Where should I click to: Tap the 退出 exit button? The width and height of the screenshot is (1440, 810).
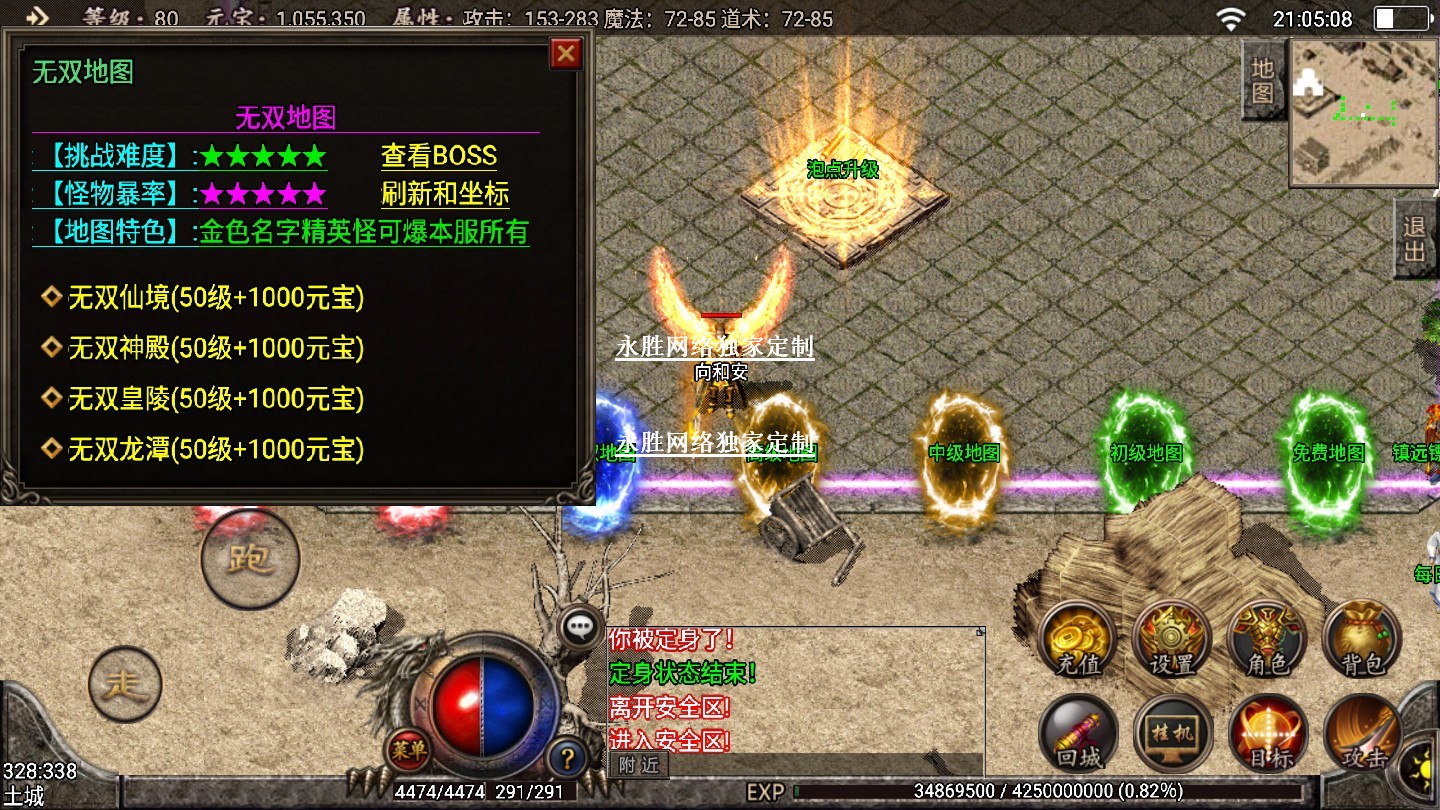pyautogui.click(x=1414, y=239)
